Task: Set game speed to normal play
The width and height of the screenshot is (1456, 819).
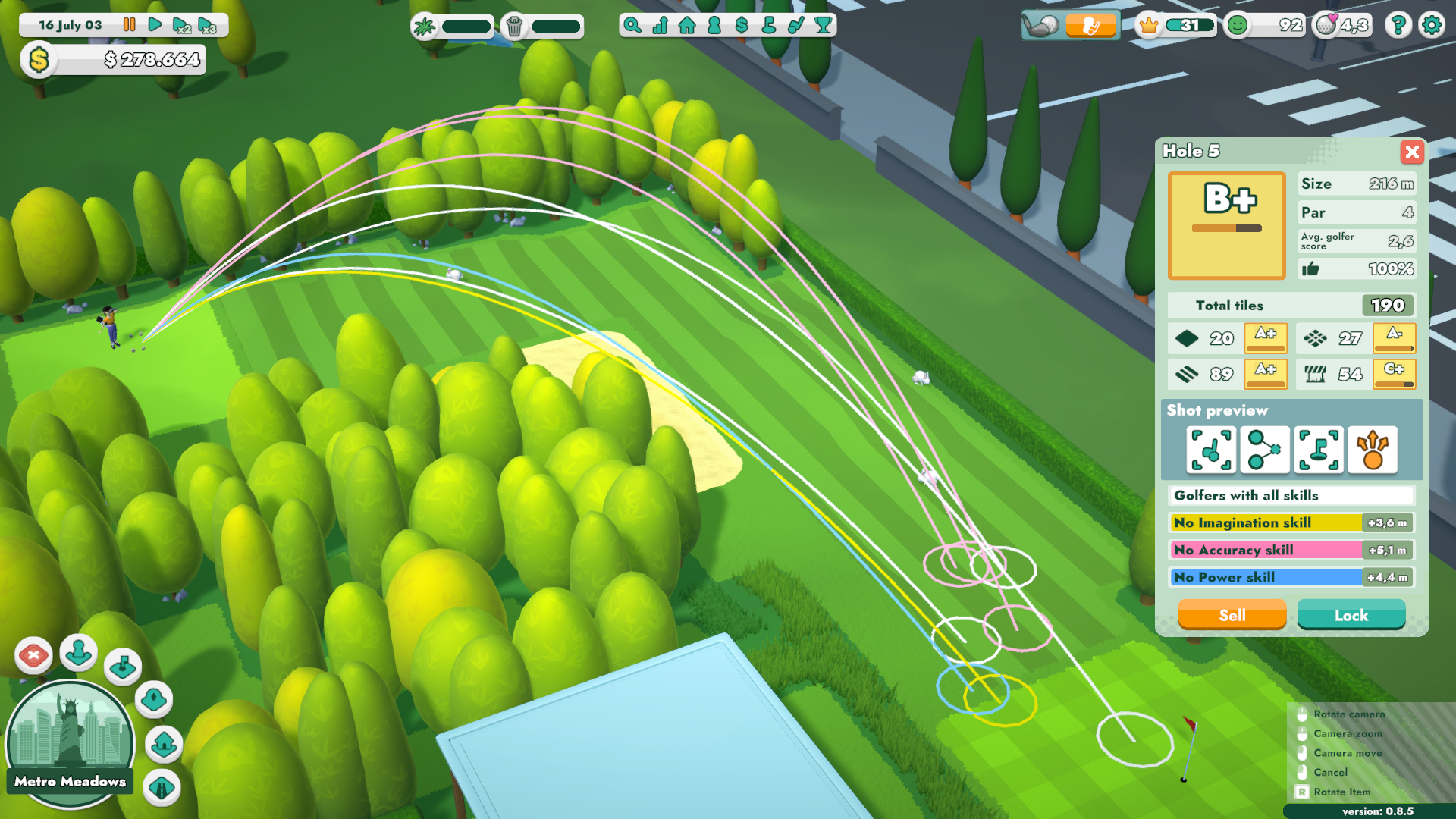Action: click(x=155, y=25)
